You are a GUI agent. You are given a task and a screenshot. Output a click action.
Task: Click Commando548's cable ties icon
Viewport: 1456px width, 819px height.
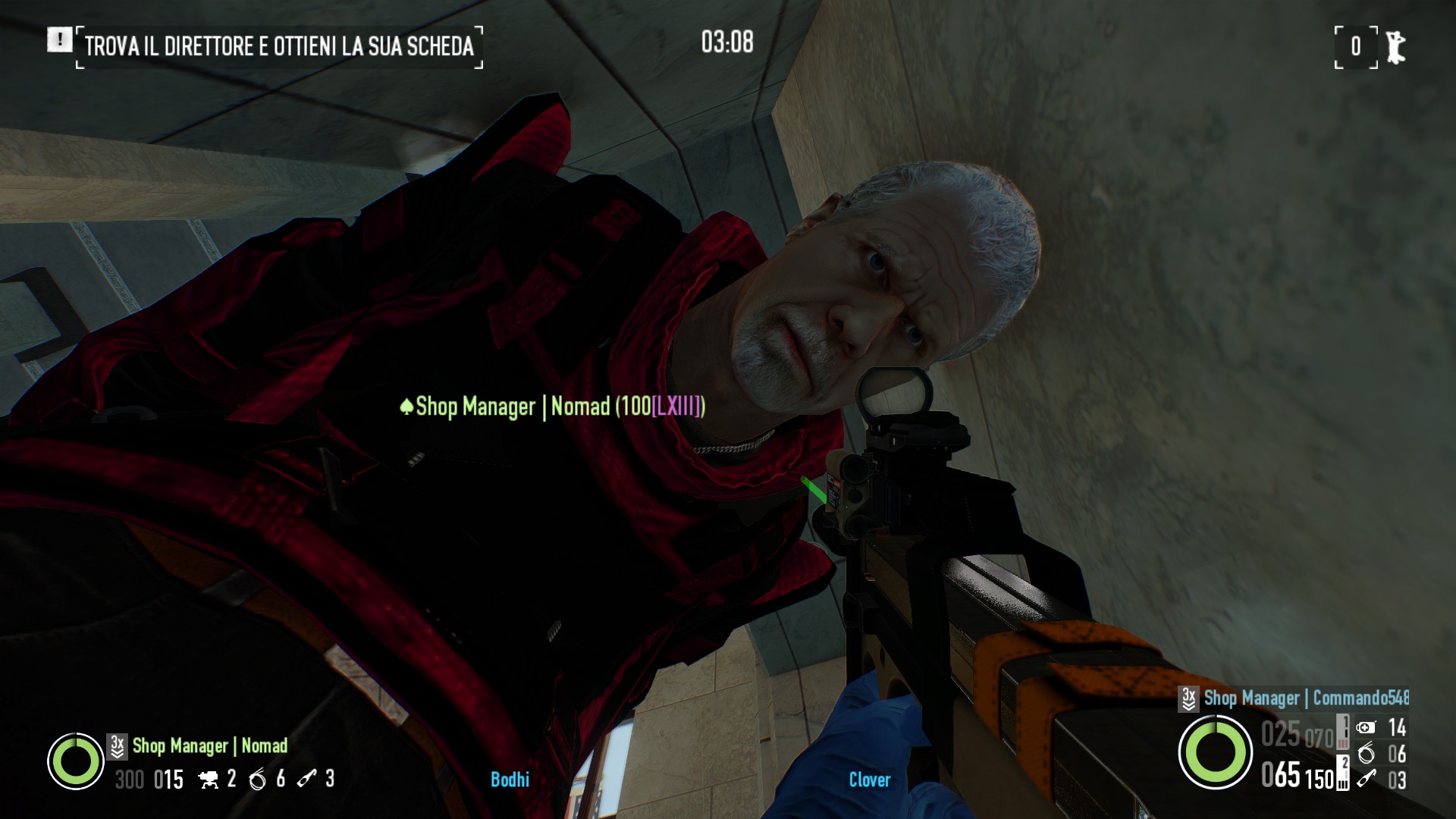pyautogui.click(x=1366, y=754)
